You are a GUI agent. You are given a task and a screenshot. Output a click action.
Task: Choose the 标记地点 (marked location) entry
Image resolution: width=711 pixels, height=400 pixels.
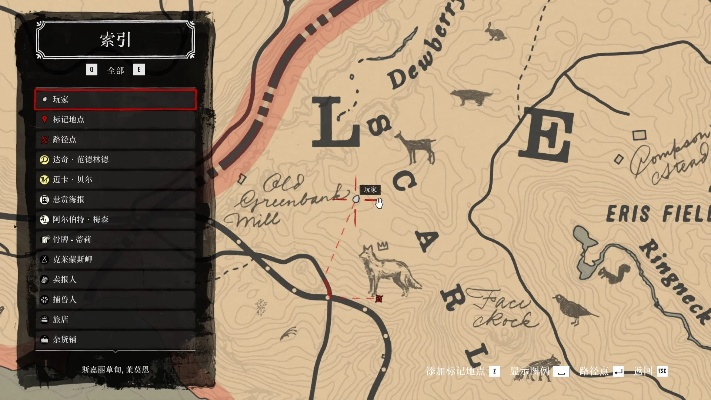click(x=114, y=119)
